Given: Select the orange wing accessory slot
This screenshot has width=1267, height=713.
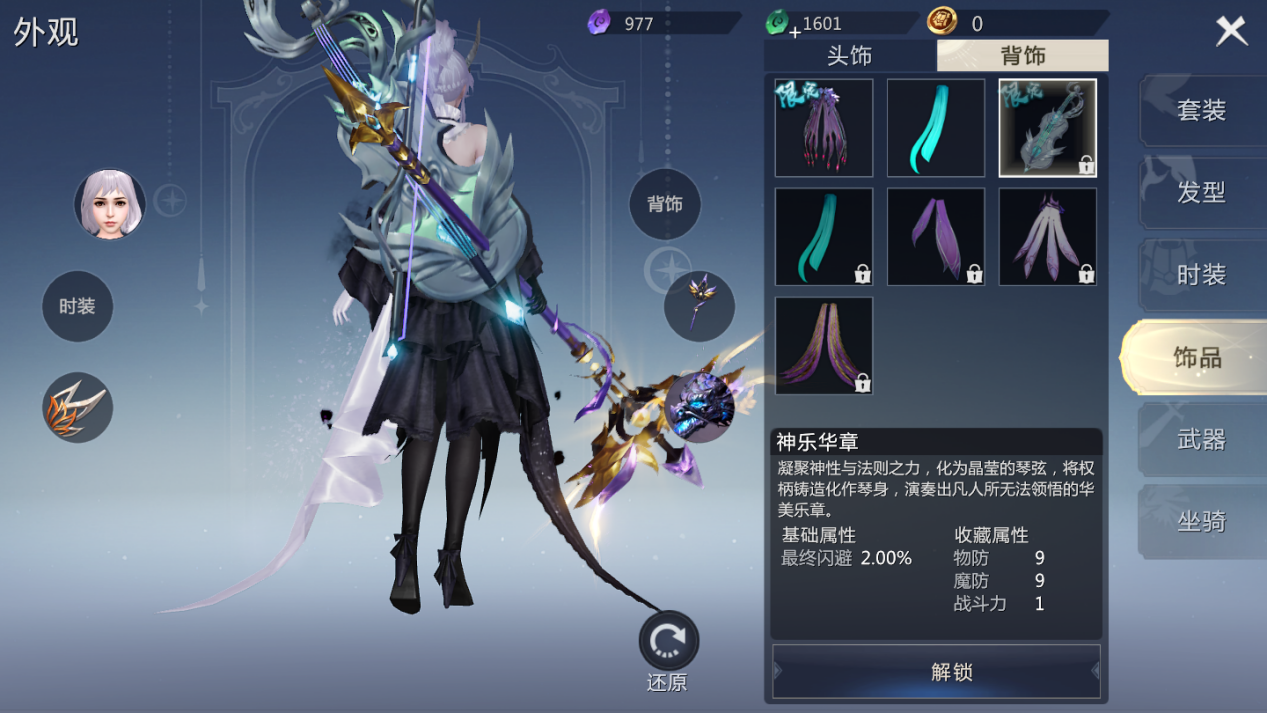Looking at the screenshot, I should pyautogui.click(x=77, y=408).
